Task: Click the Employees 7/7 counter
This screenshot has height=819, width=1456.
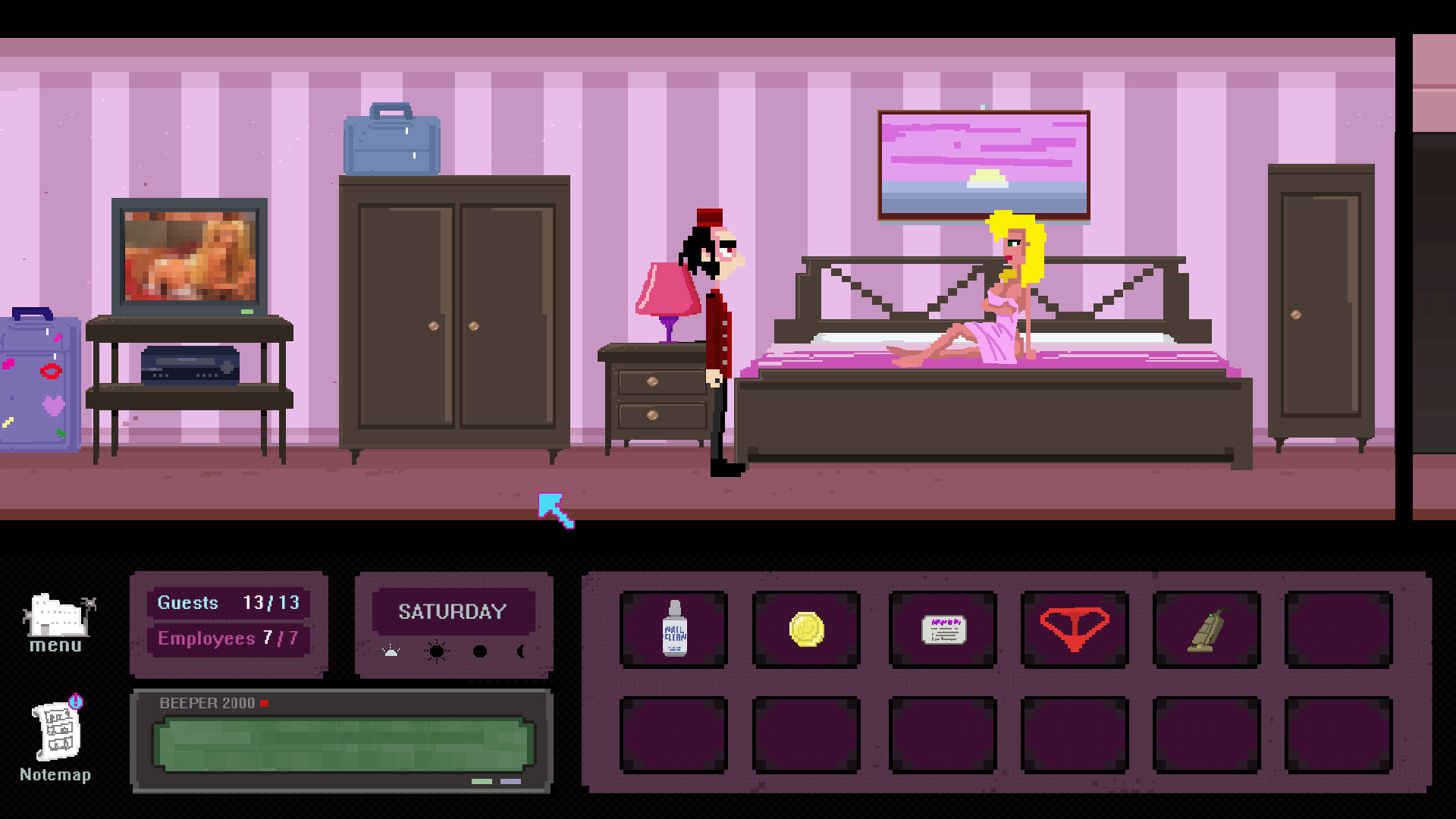Action: pos(227,639)
